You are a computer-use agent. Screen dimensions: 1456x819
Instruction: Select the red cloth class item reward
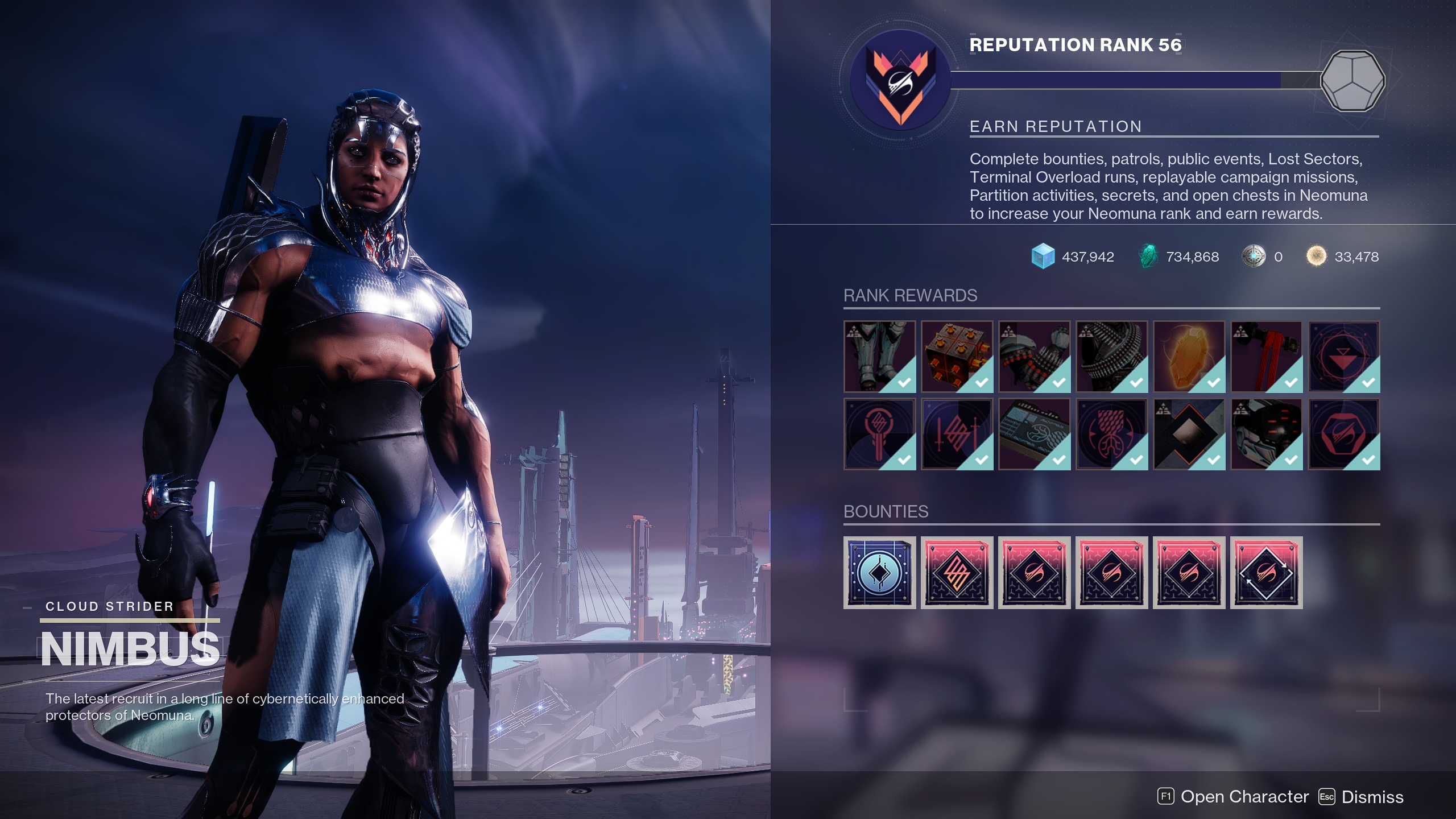tap(1266, 357)
